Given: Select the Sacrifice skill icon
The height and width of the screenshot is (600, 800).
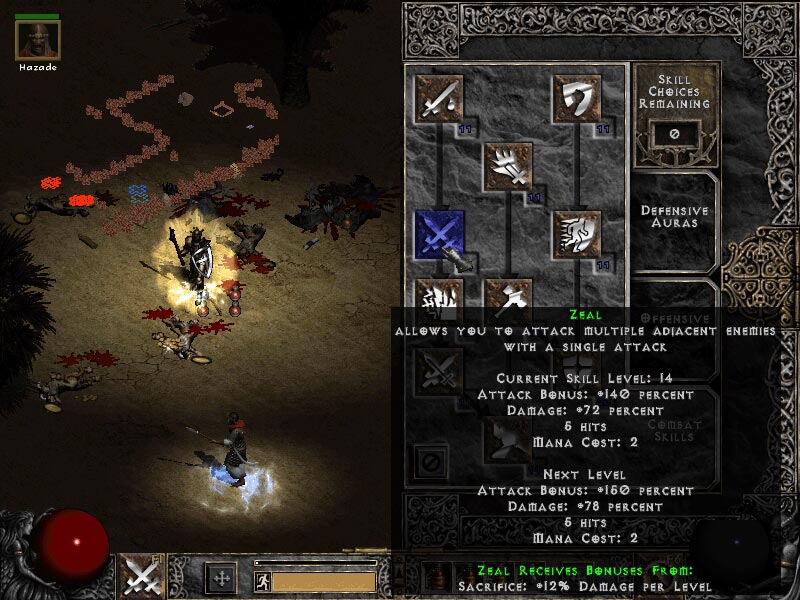Looking at the screenshot, I should point(439,99).
